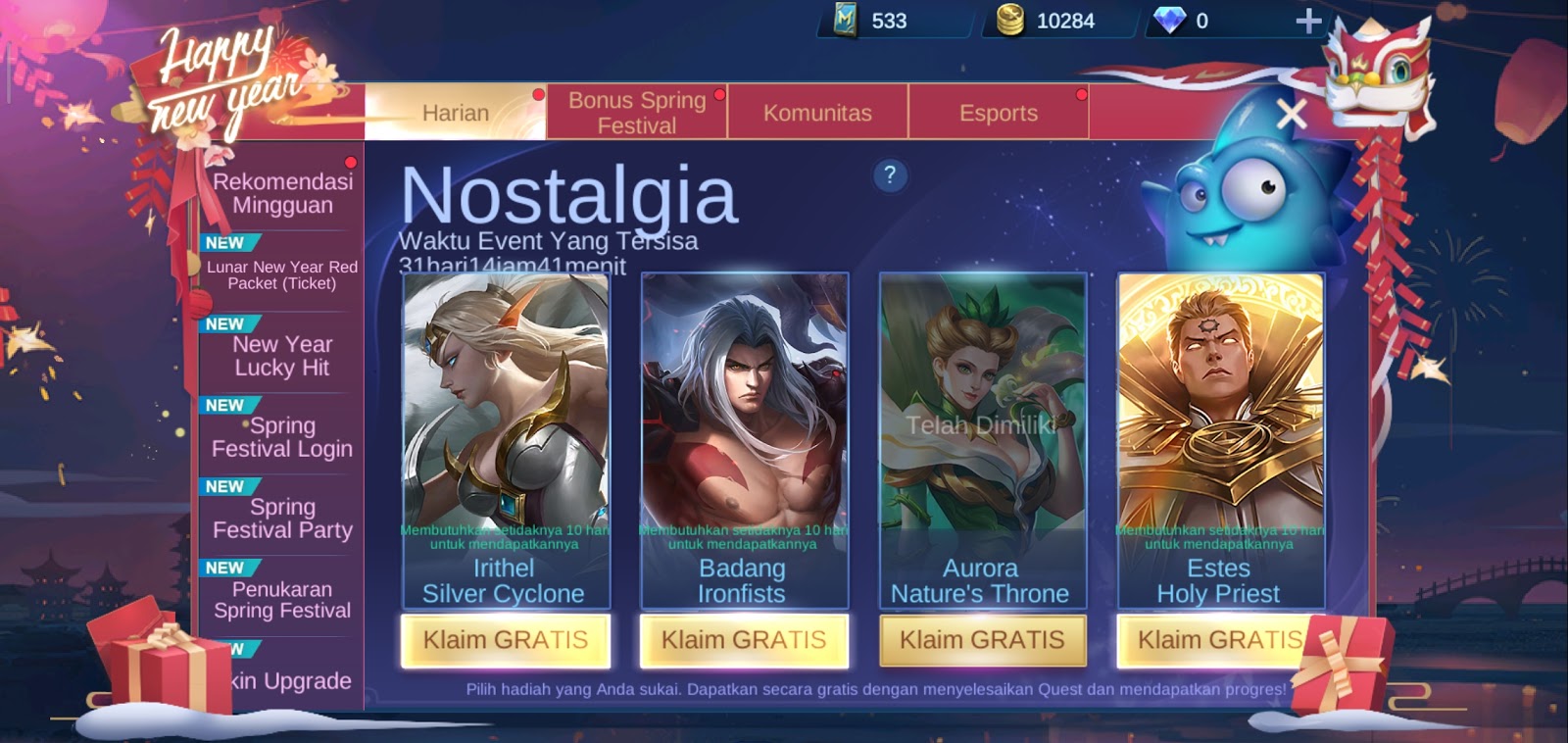Click Klaim GRATIS under Irithel Silver Cyclone
Image resolution: width=1568 pixels, height=743 pixels.
pyautogui.click(x=505, y=641)
